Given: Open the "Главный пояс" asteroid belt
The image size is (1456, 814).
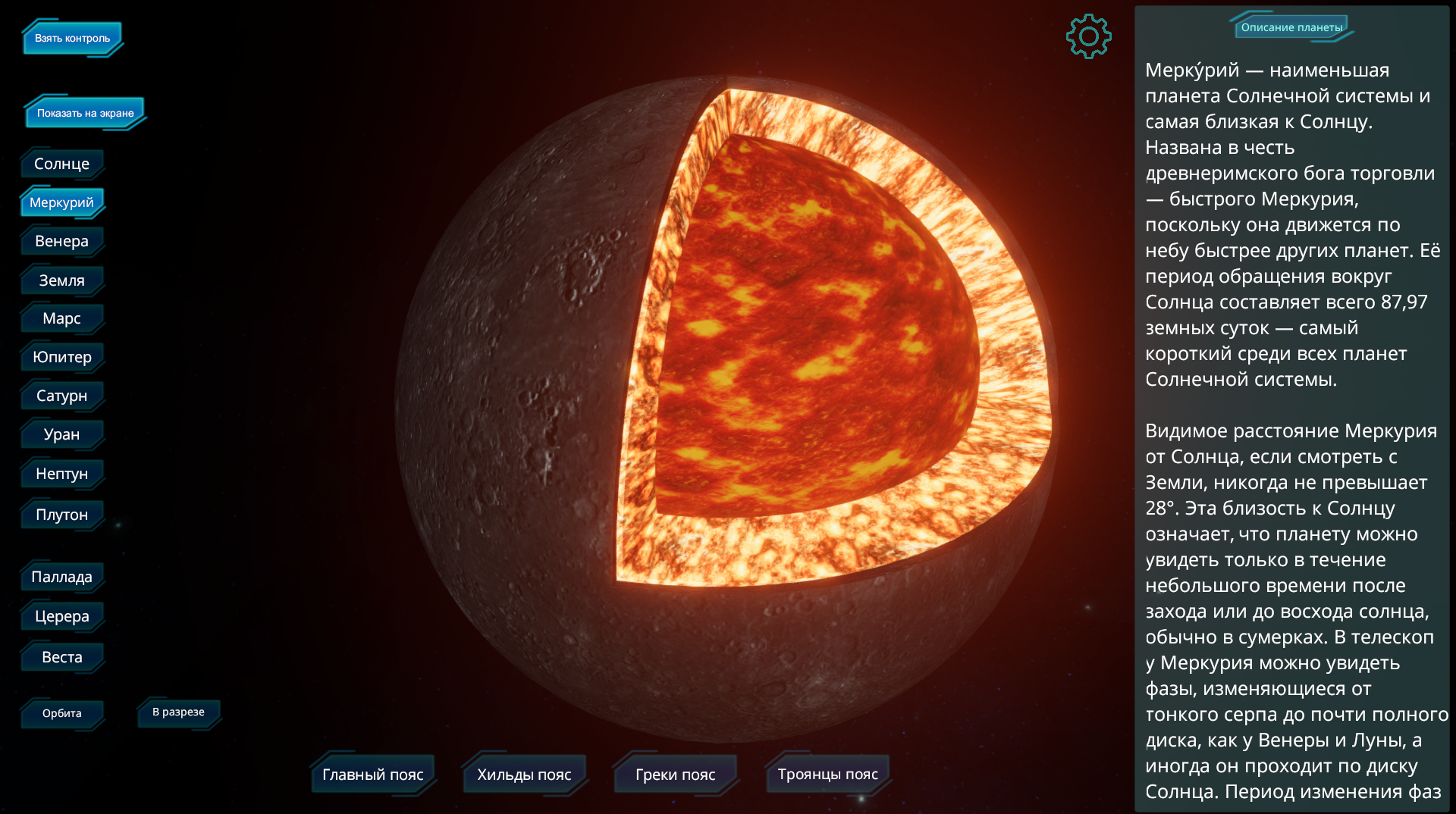Looking at the screenshot, I should point(372,775).
